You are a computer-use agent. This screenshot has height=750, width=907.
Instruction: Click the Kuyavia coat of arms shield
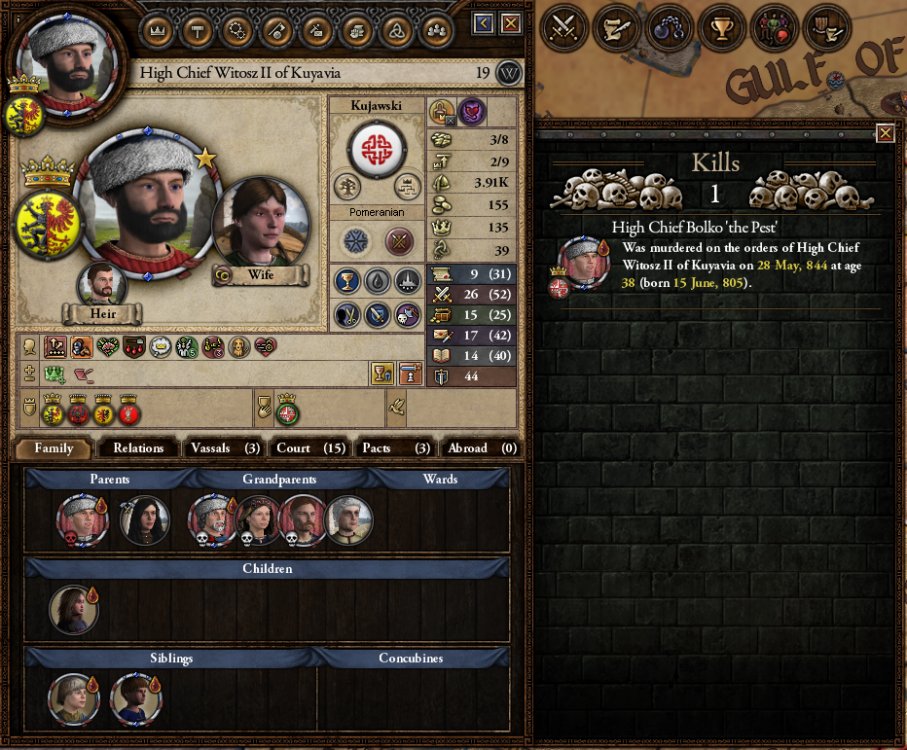(46, 223)
